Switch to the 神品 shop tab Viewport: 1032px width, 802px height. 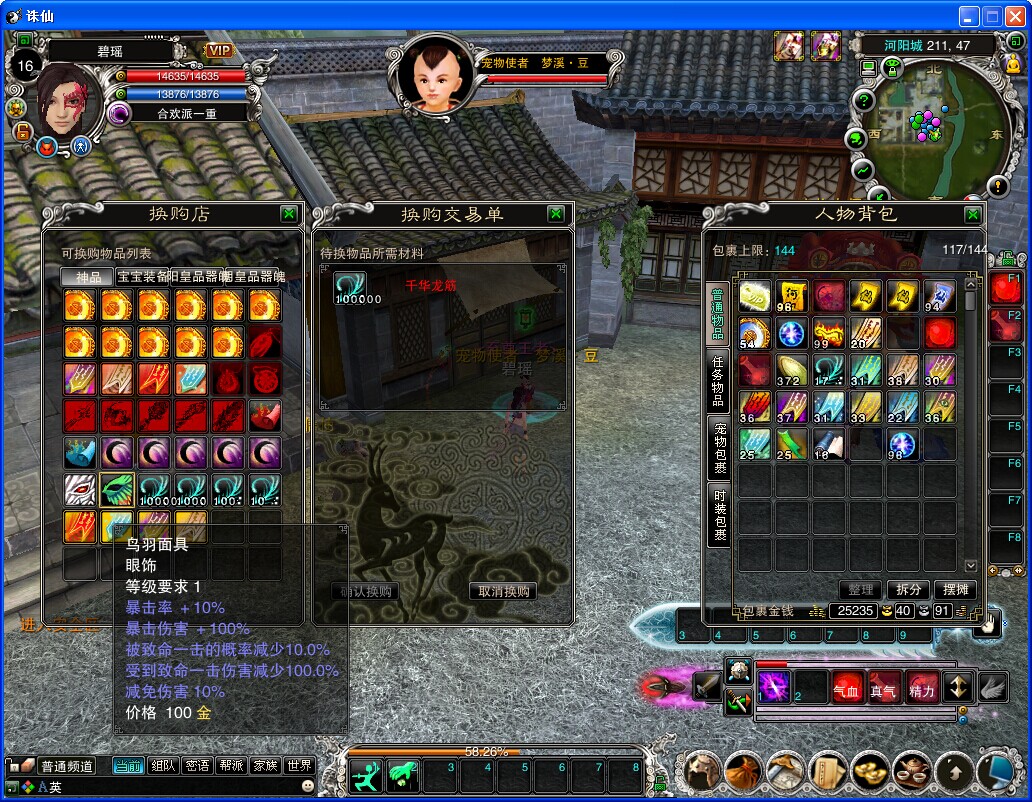pyautogui.click(x=88, y=277)
